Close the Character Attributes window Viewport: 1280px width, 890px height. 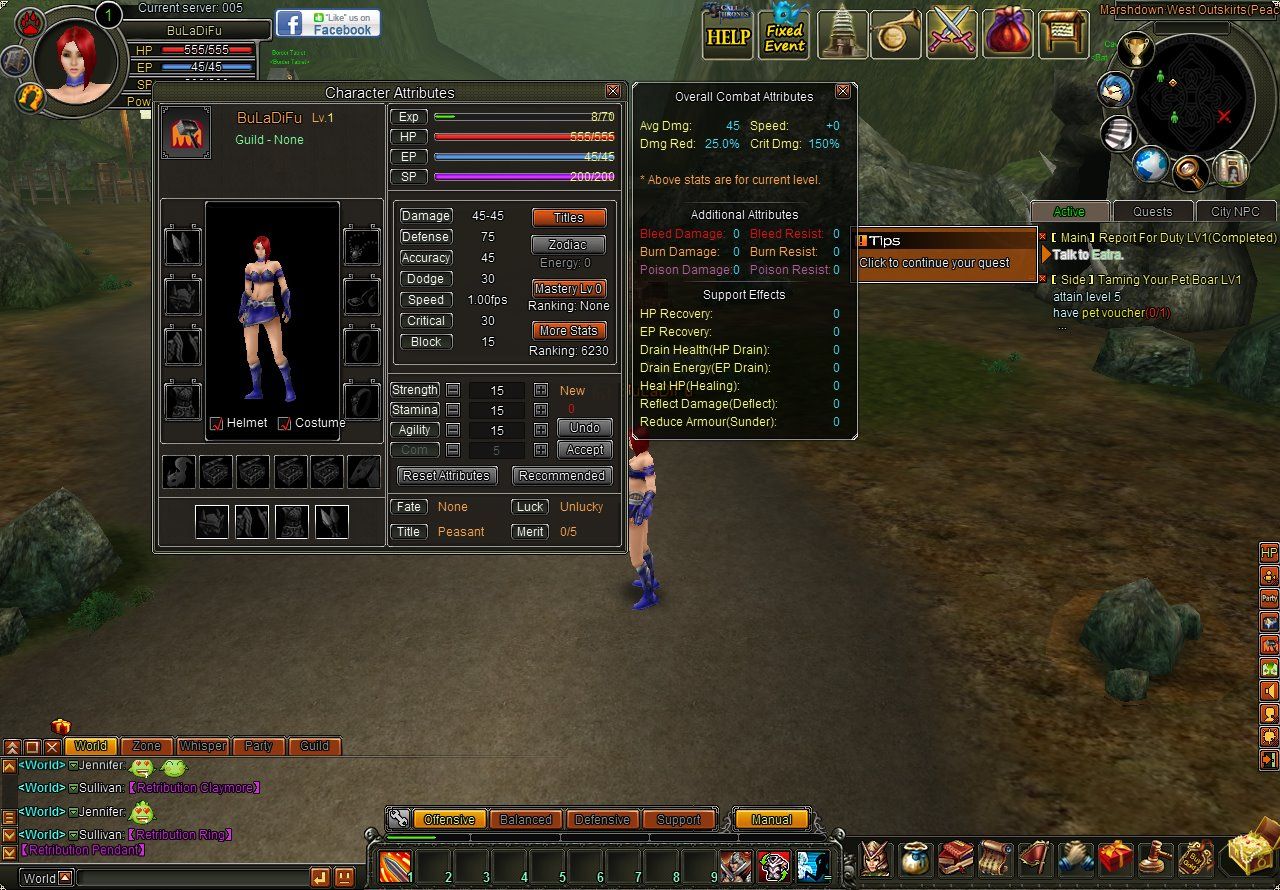[613, 91]
